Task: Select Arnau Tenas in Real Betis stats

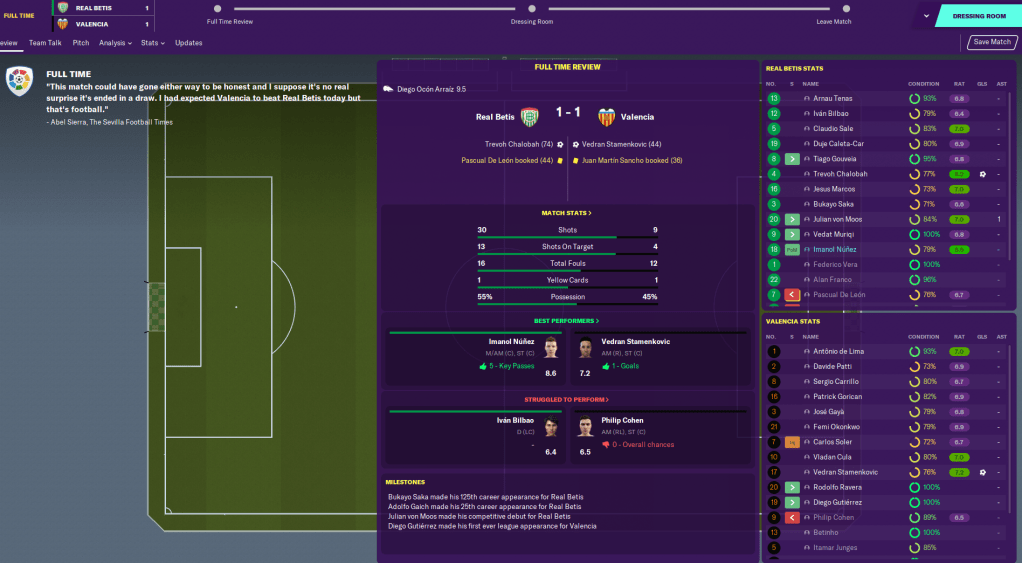Action: [x=834, y=99]
